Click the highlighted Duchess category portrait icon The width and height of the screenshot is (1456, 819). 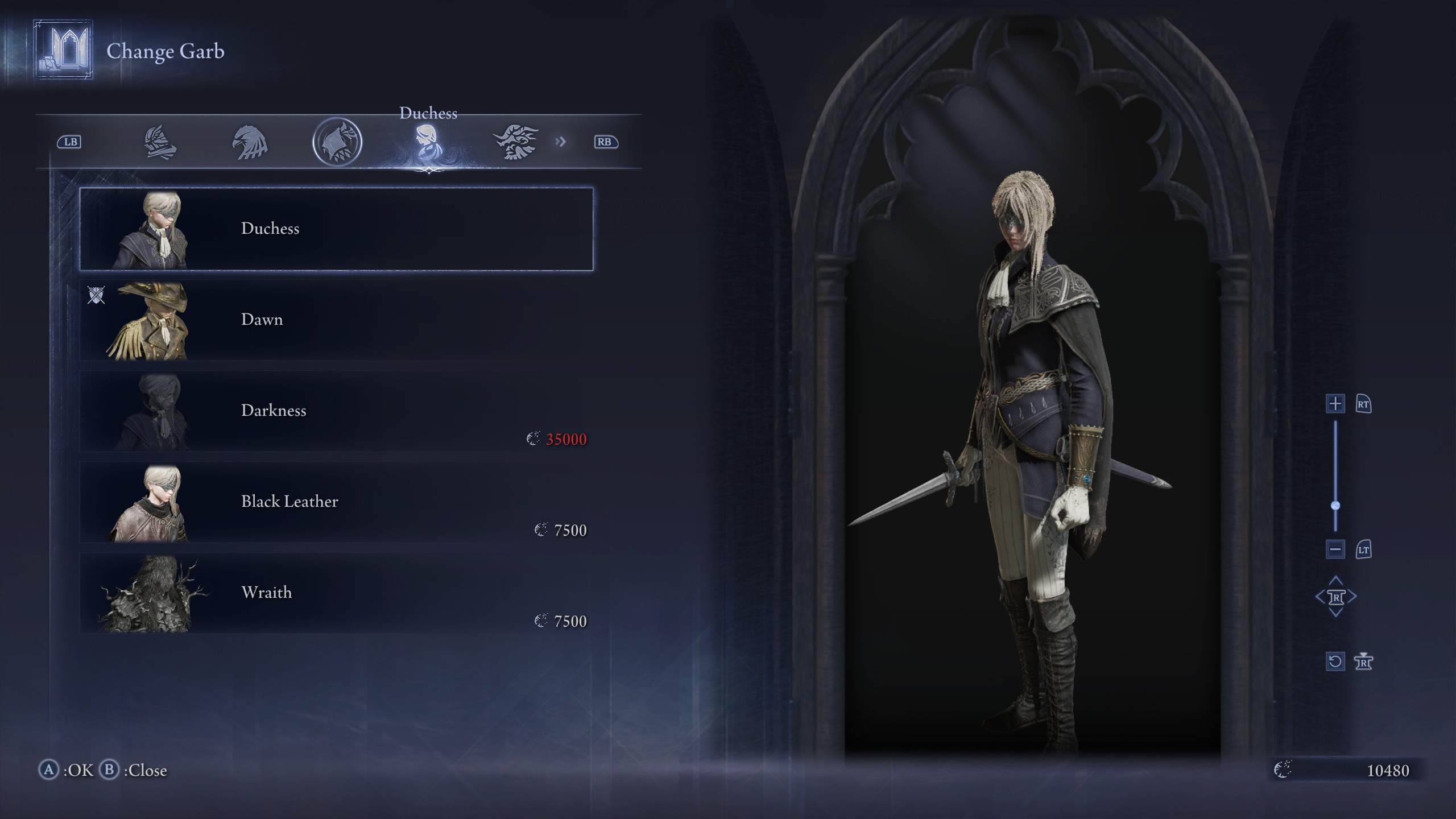pos(429,142)
